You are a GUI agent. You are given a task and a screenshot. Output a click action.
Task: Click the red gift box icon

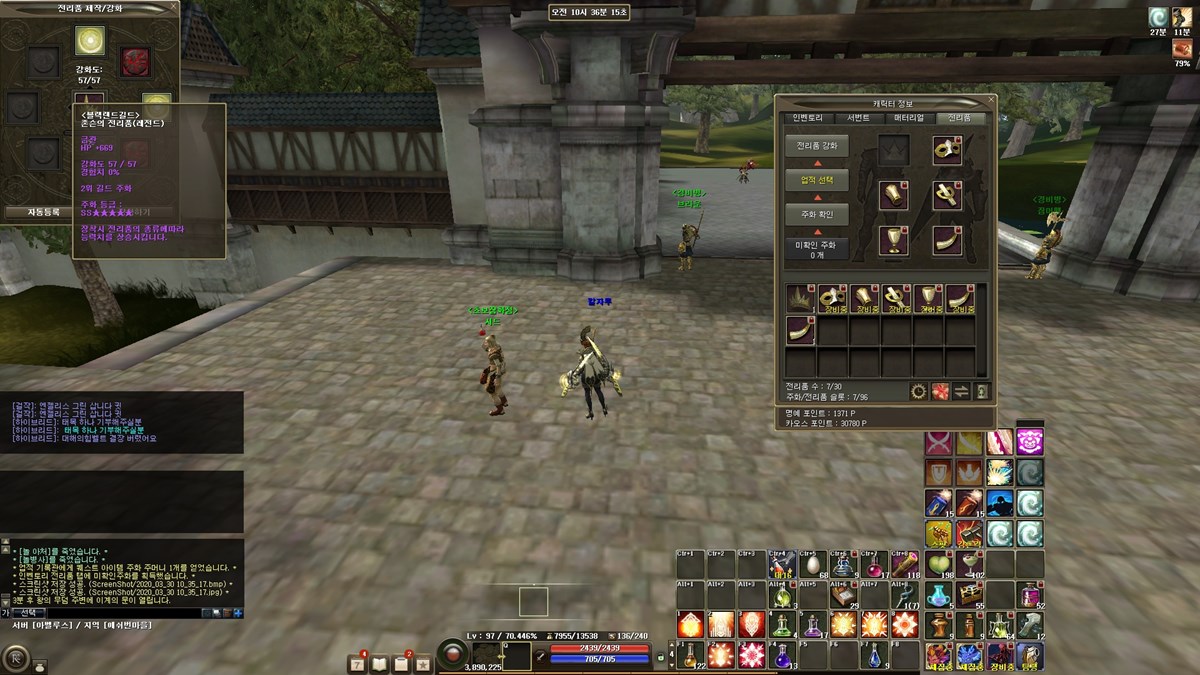pyautogui.click(x=940, y=391)
